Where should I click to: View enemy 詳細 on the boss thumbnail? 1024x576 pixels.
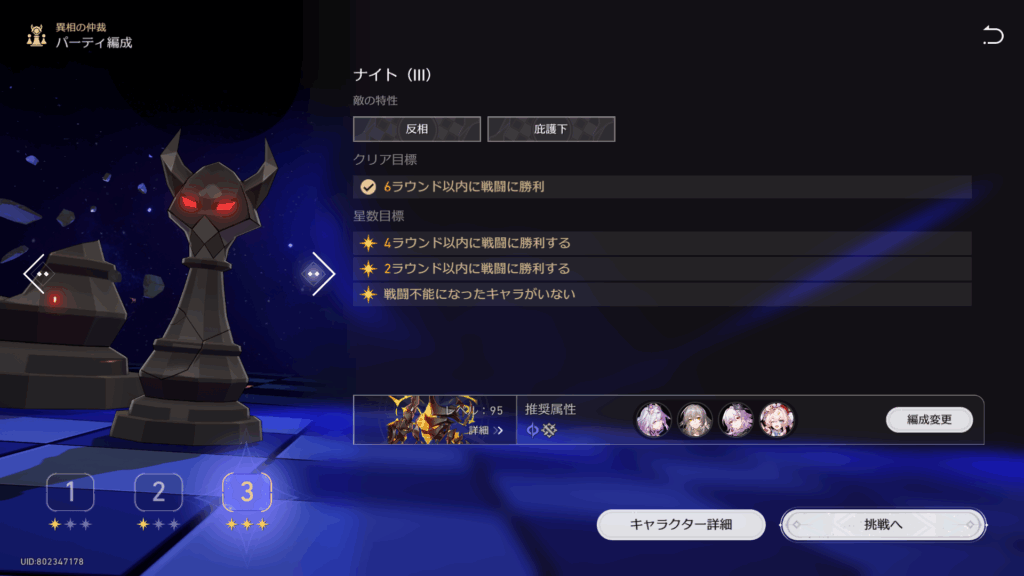pos(485,430)
